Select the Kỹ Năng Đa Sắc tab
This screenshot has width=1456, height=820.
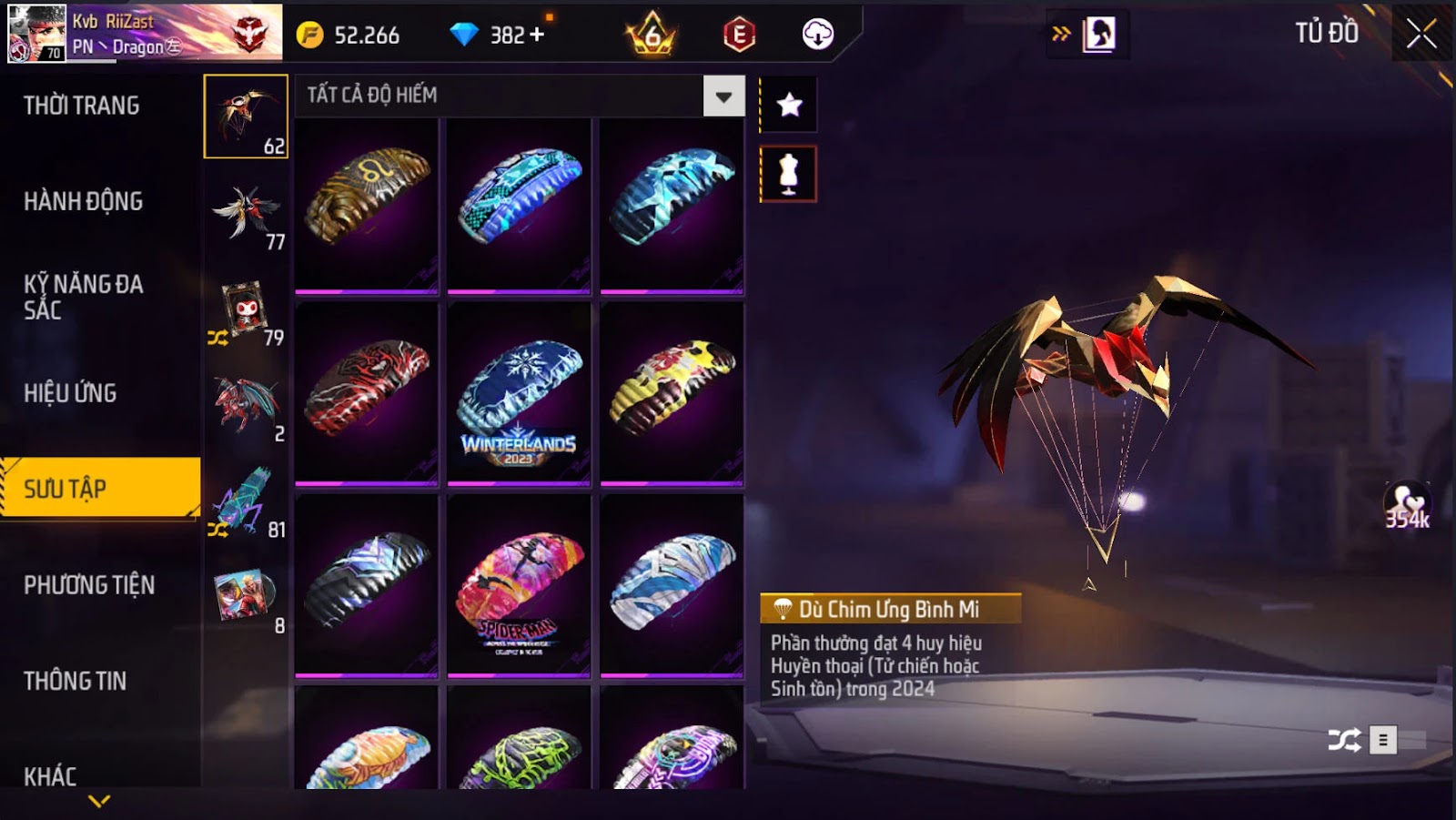click(x=84, y=297)
